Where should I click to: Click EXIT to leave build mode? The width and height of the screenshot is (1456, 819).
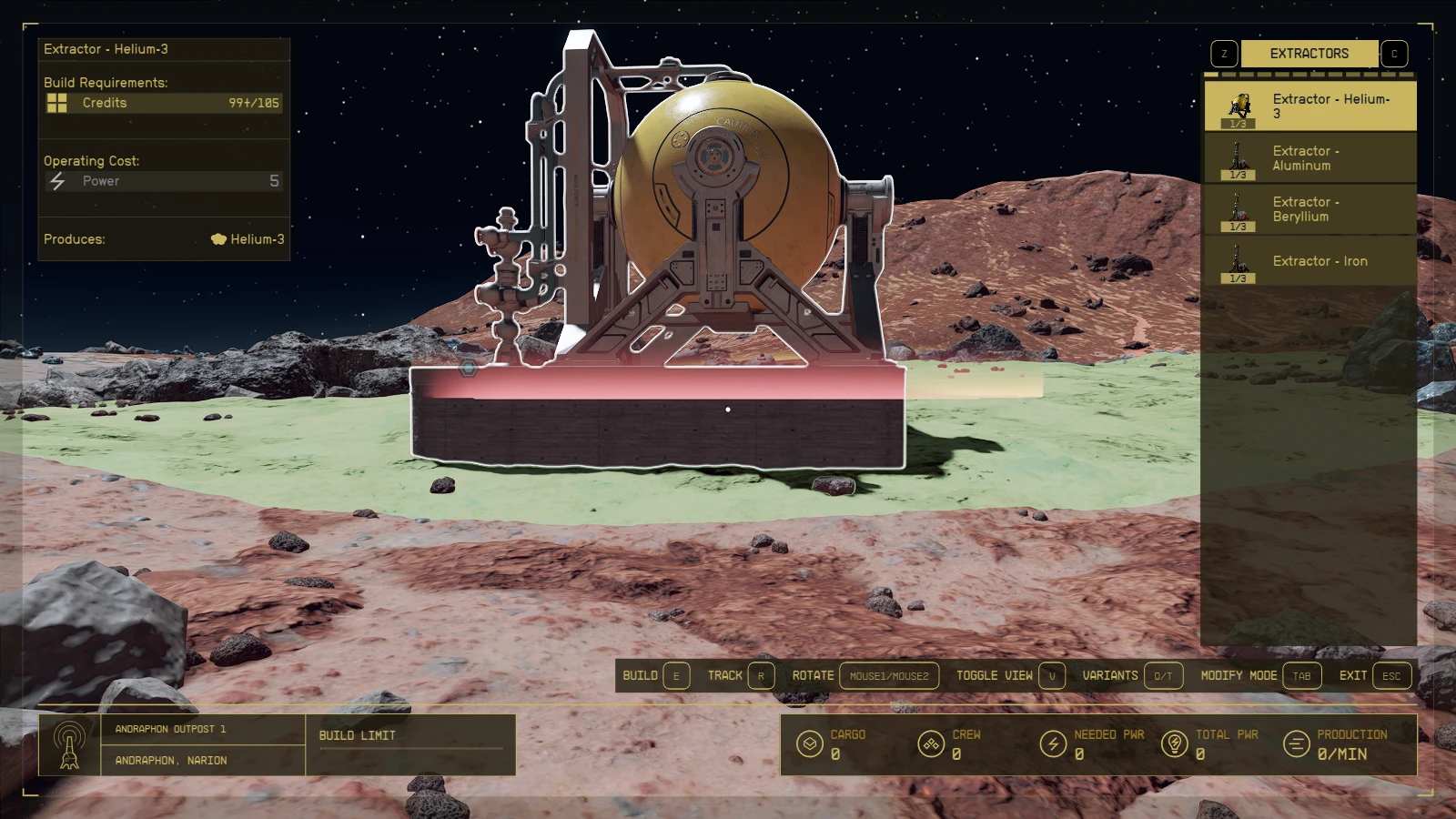[1390, 675]
